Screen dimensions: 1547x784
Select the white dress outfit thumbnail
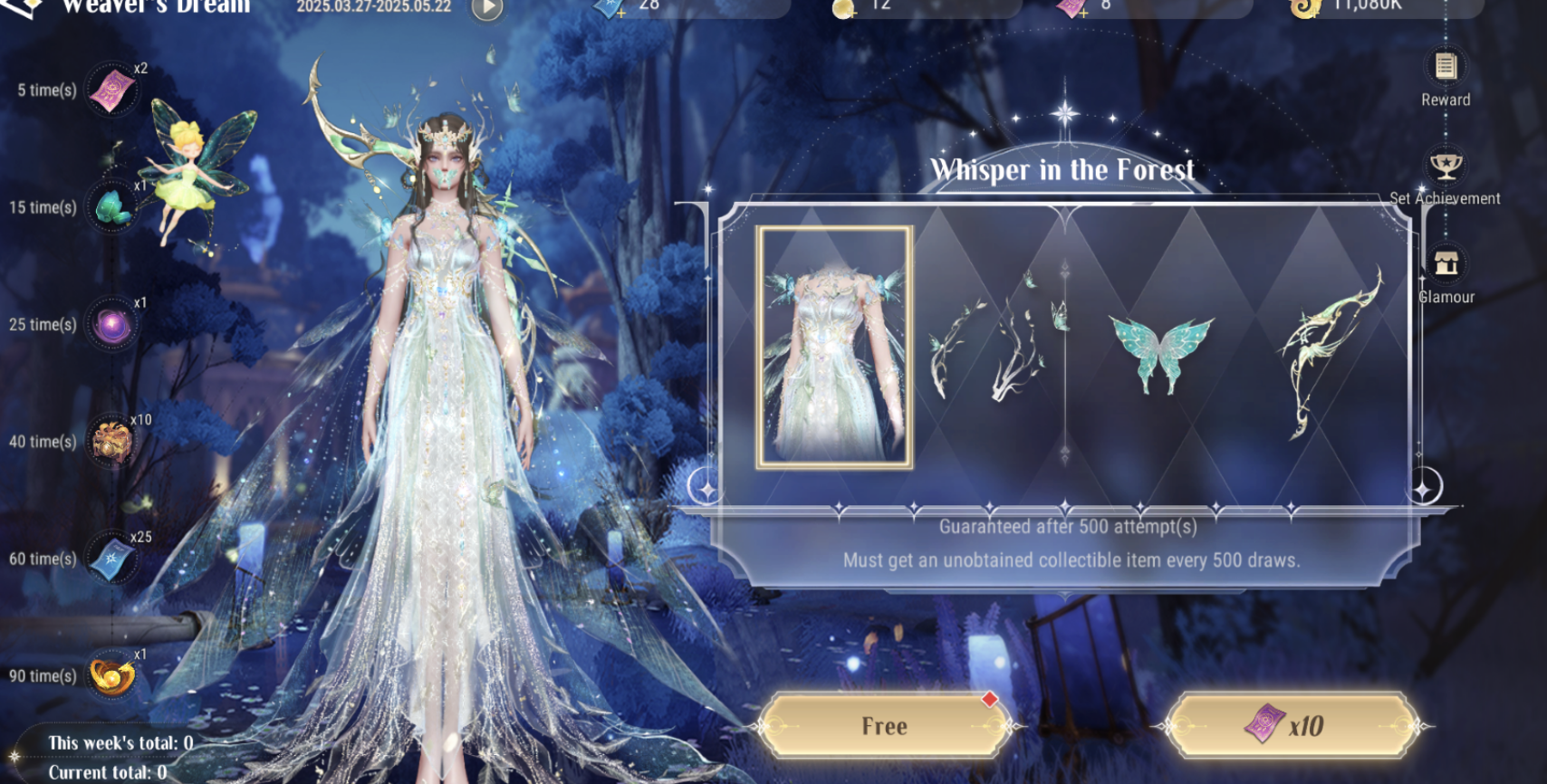click(x=834, y=347)
